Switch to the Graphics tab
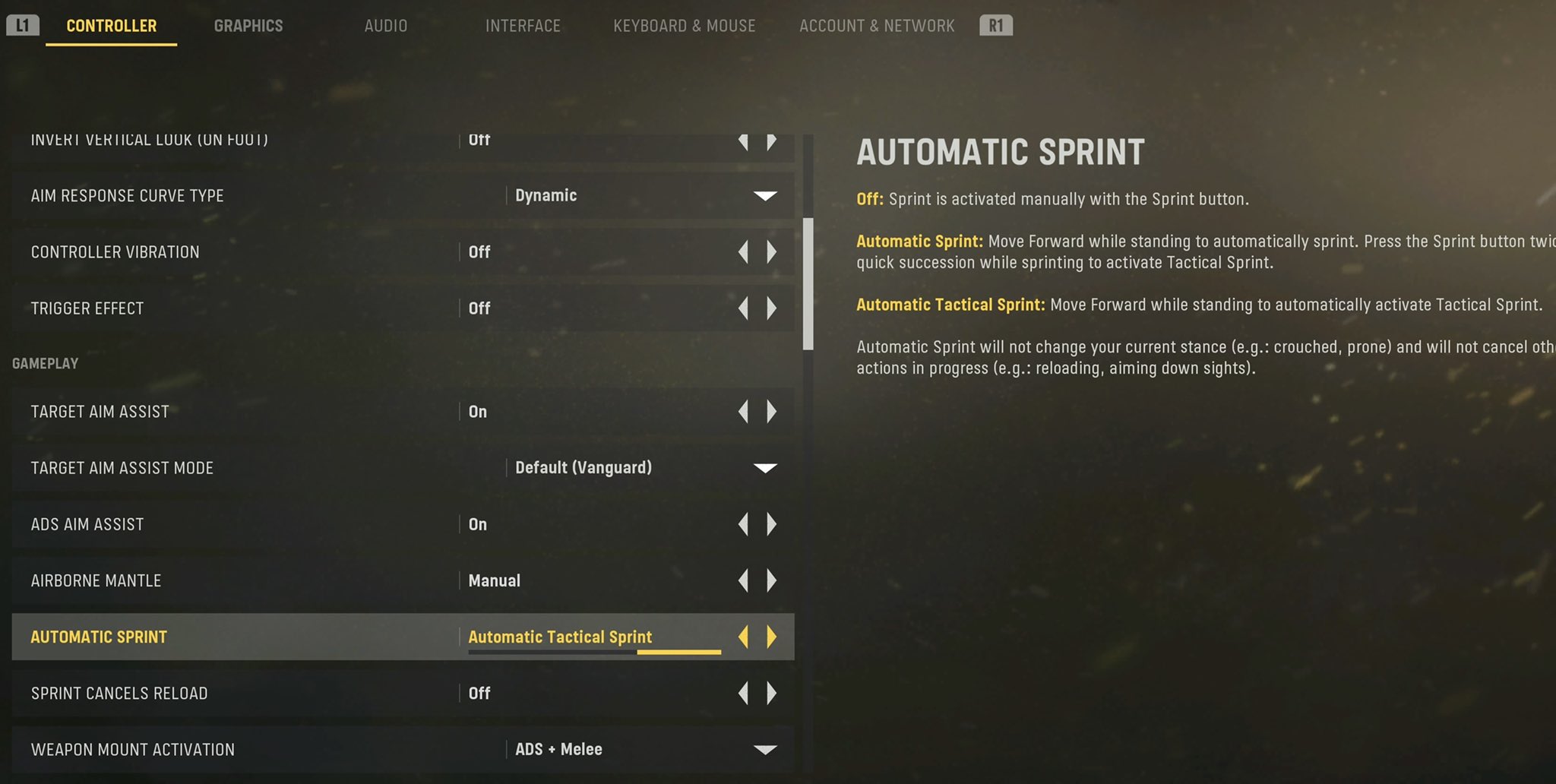Screen dimensions: 1556x784 [248, 24]
